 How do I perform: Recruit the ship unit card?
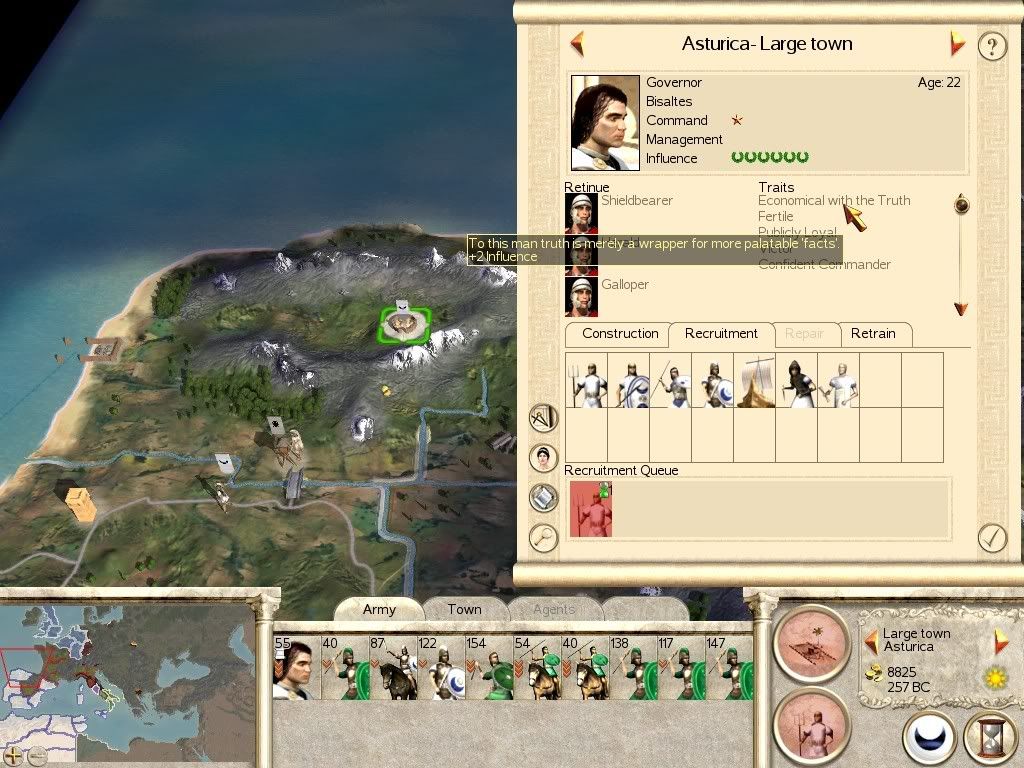tap(755, 380)
